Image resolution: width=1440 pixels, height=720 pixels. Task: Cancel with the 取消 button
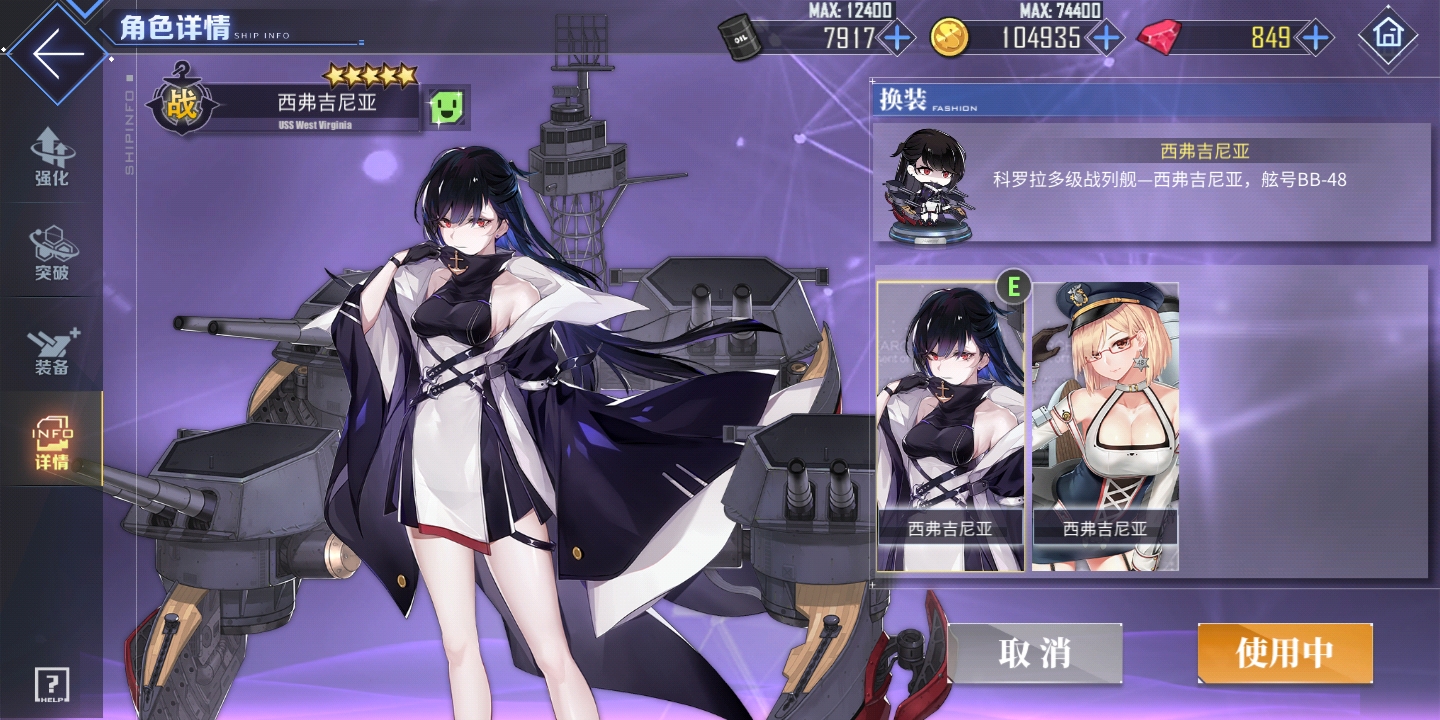pos(1035,653)
